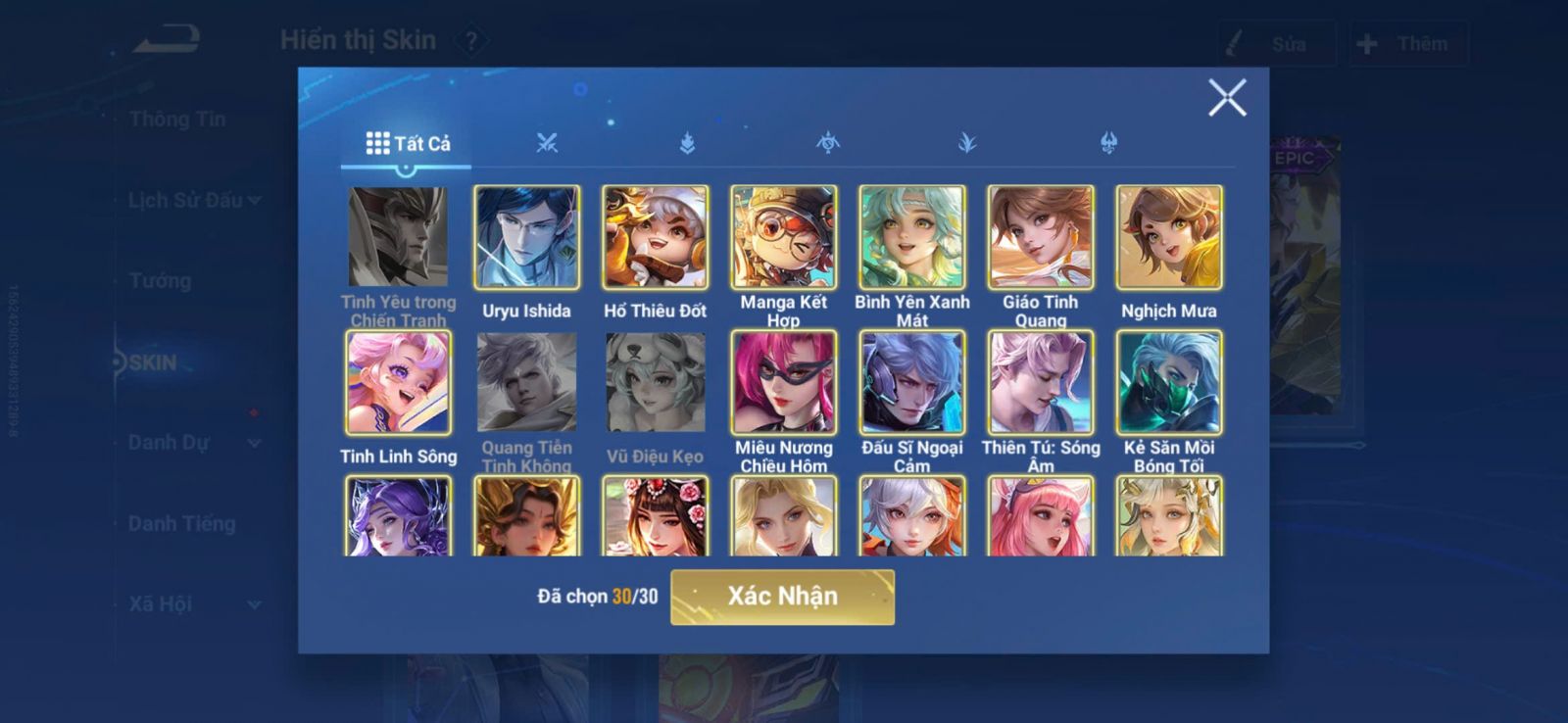Choose the Giáo Tinh Quang skin
Viewport: 1568px width, 723px height.
tap(1040, 237)
